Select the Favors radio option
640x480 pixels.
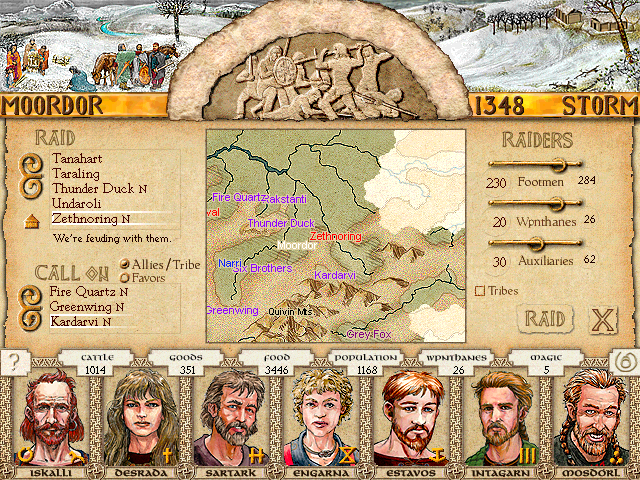(x=125, y=277)
